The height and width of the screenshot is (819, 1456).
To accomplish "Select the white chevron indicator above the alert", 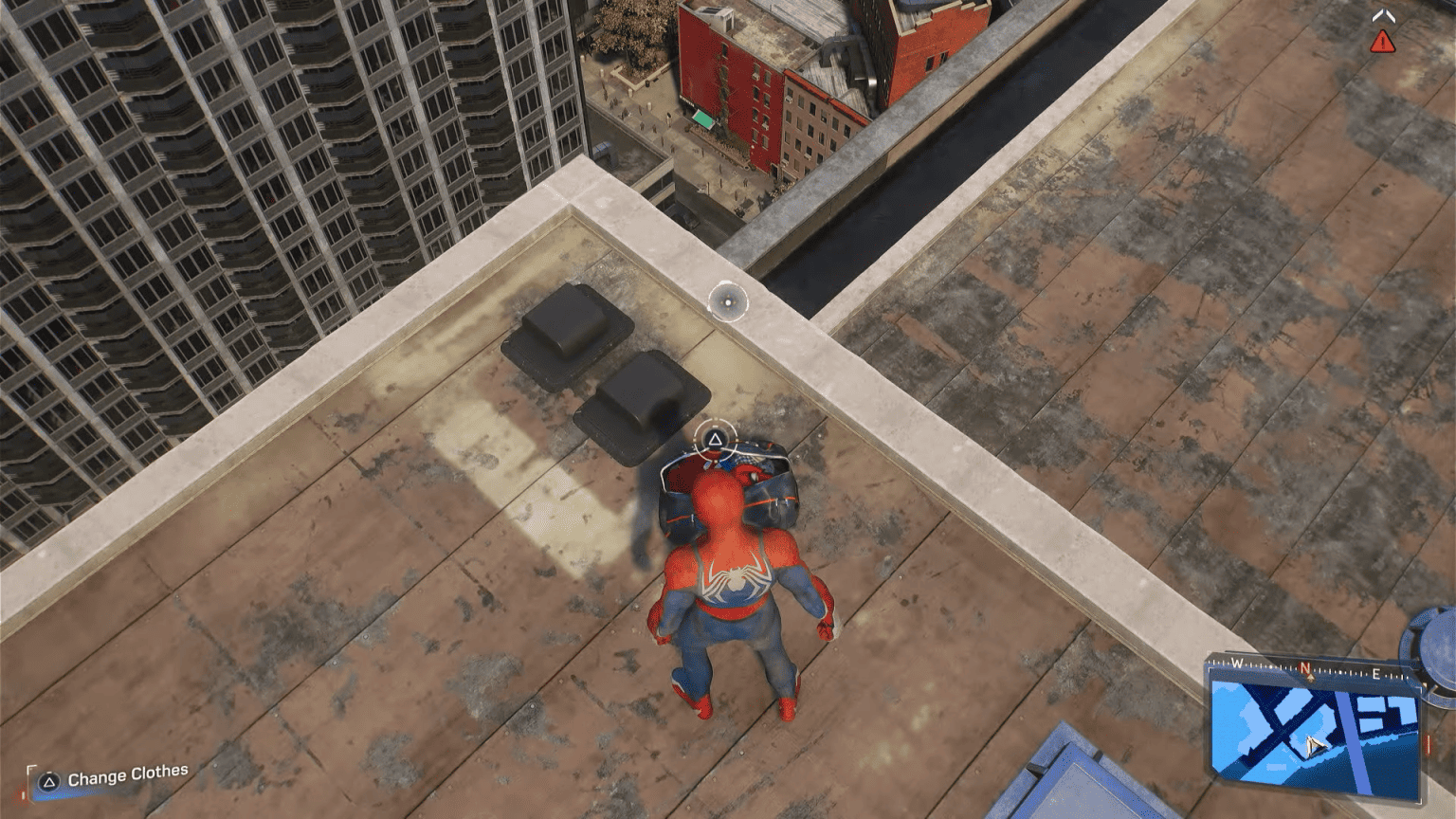I will [1383, 15].
